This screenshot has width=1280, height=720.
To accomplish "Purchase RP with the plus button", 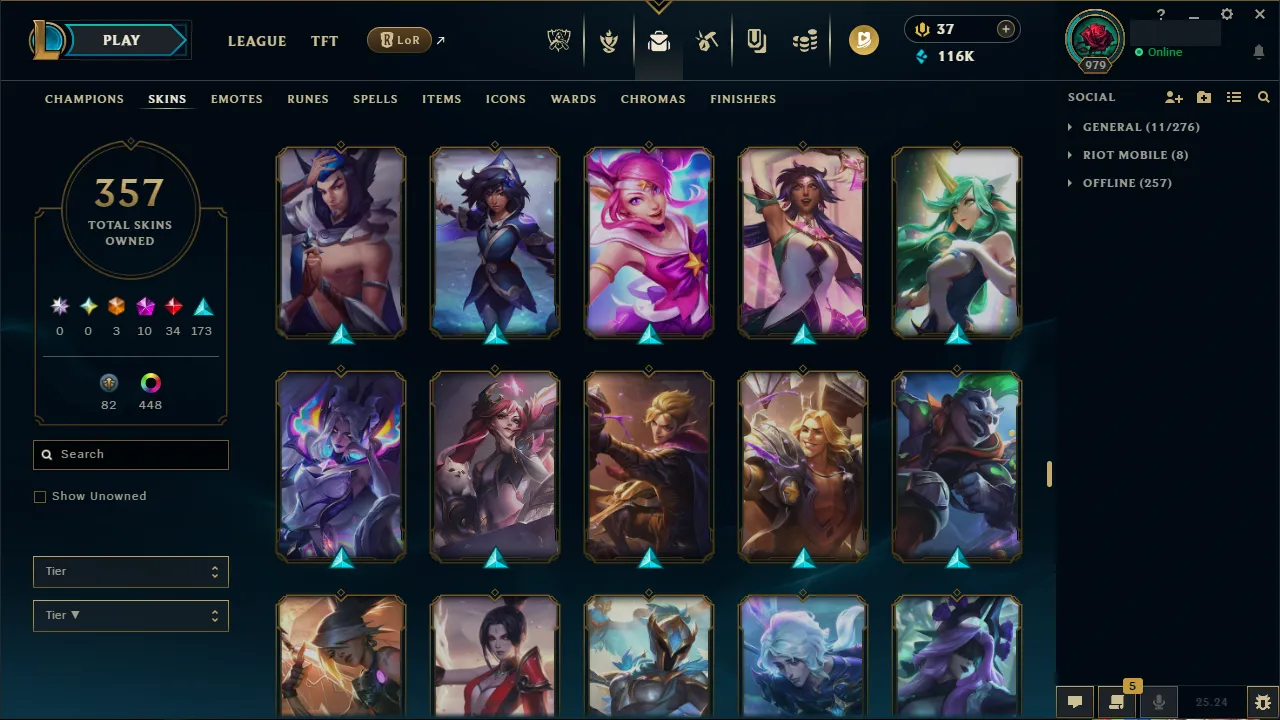I will point(1005,28).
